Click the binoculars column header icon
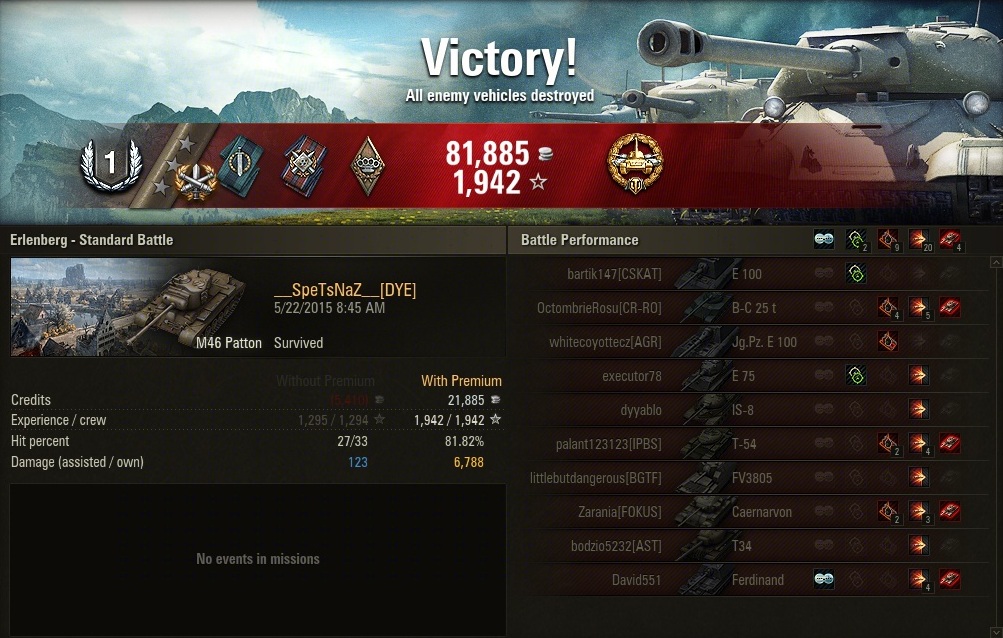The height and width of the screenshot is (638, 1003). pos(825,240)
